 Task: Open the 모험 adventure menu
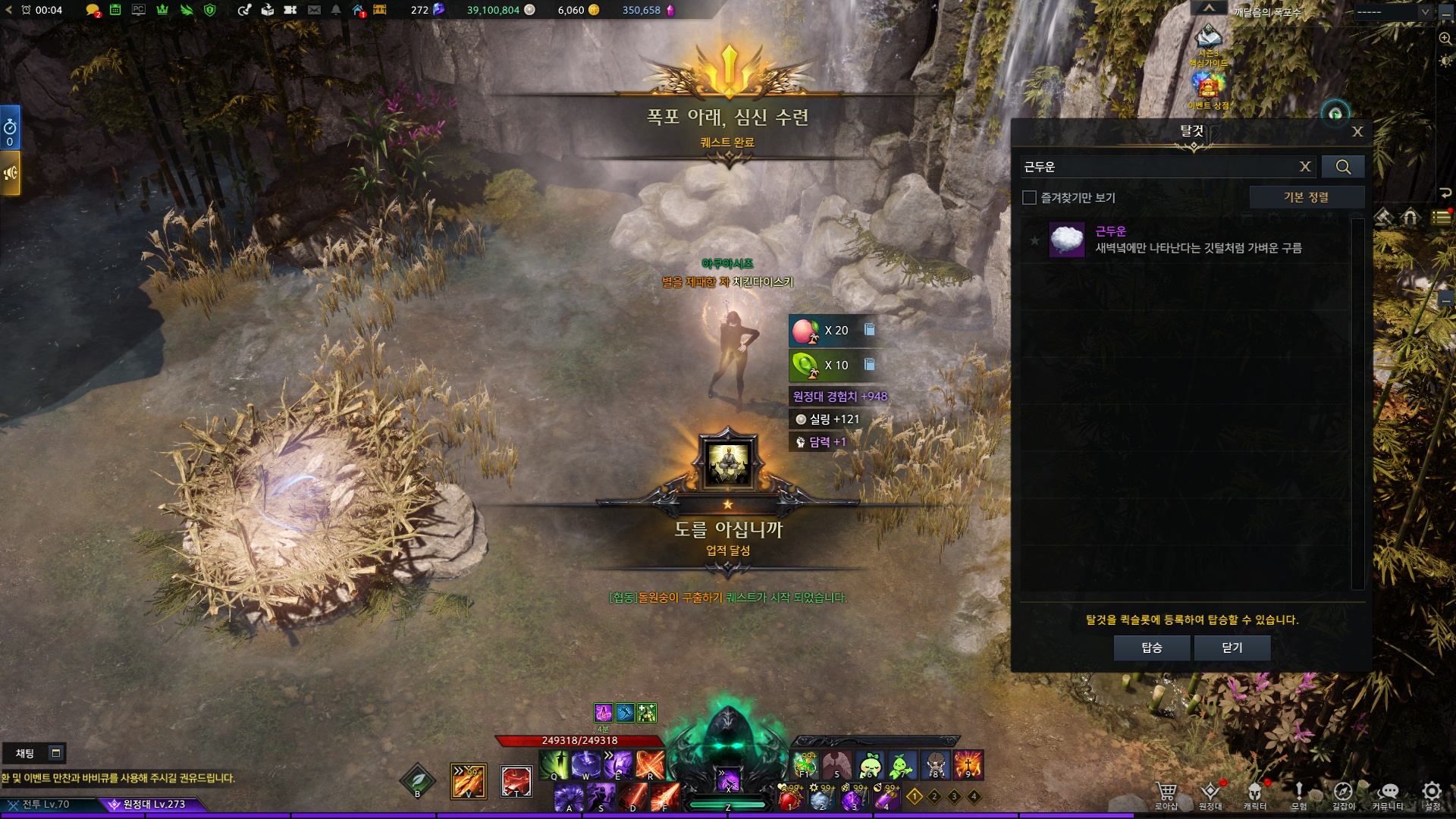1299,795
